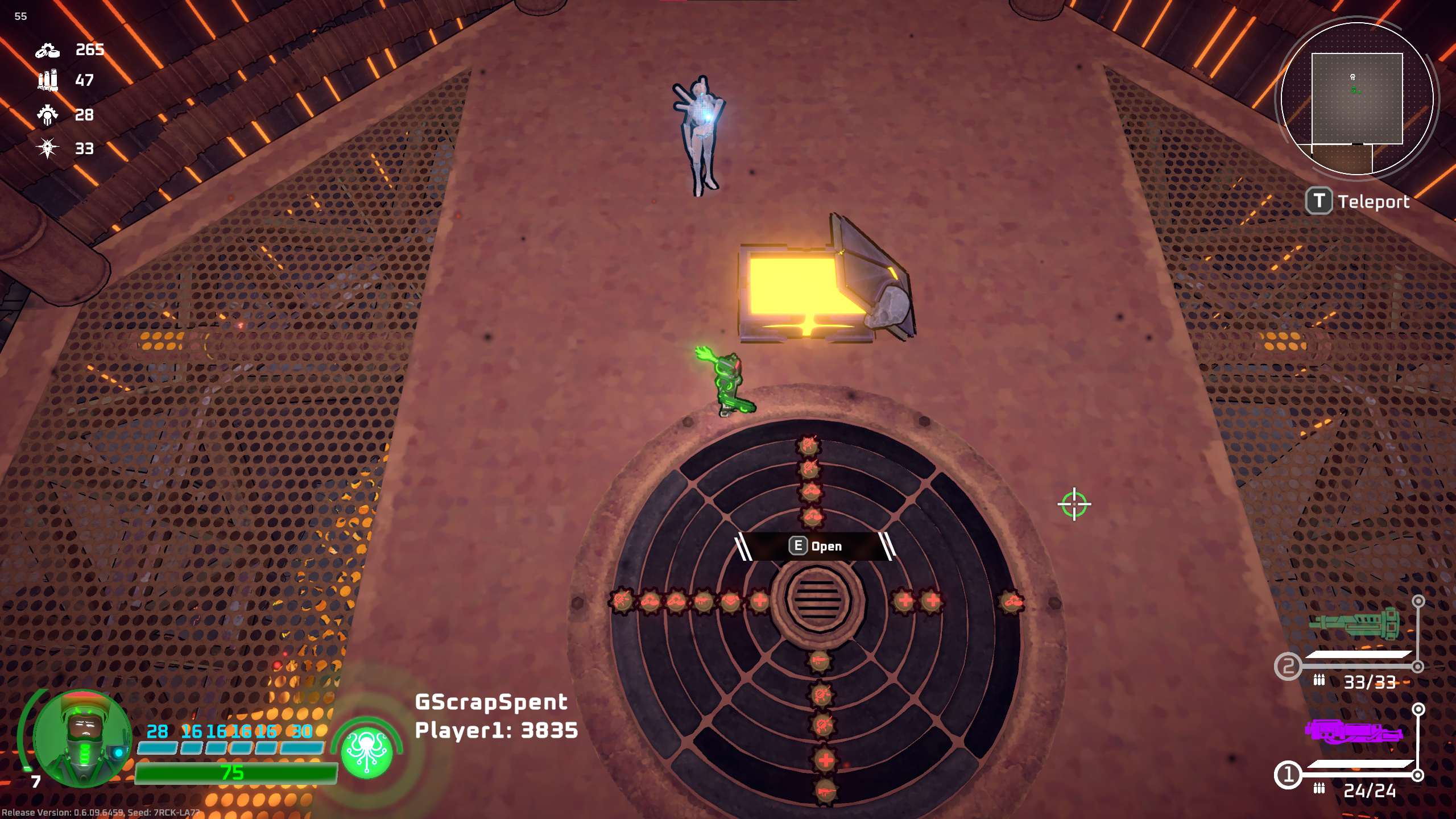Select the purple weapon in slot 1
Image resolution: width=1456 pixels, height=819 pixels.
[x=1352, y=732]
